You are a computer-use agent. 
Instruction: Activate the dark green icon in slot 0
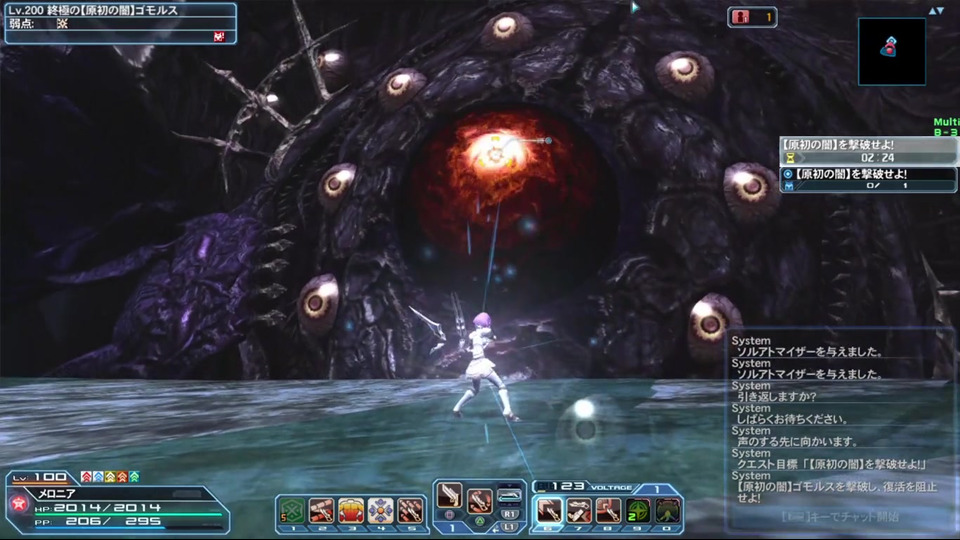pos(667,510)
